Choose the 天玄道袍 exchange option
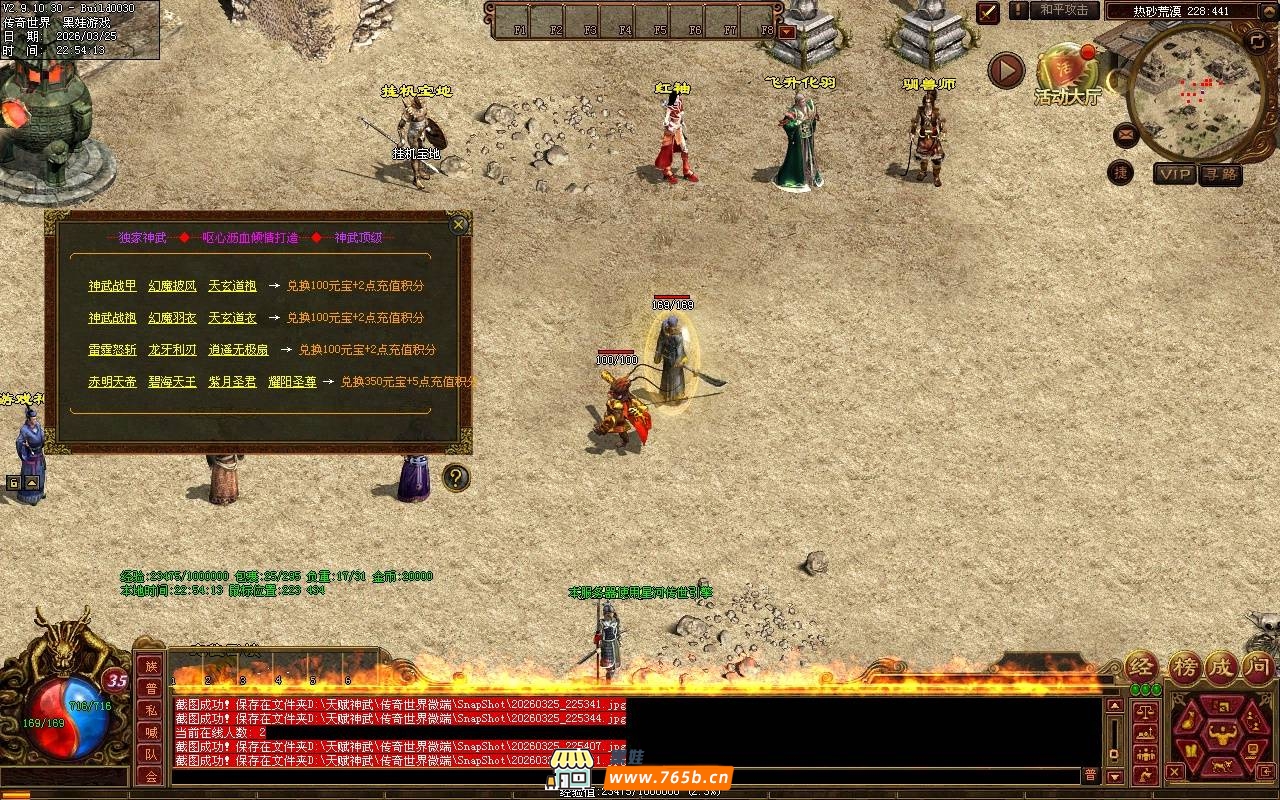This screenshot has width=1280, height=800. pos(232,286)
